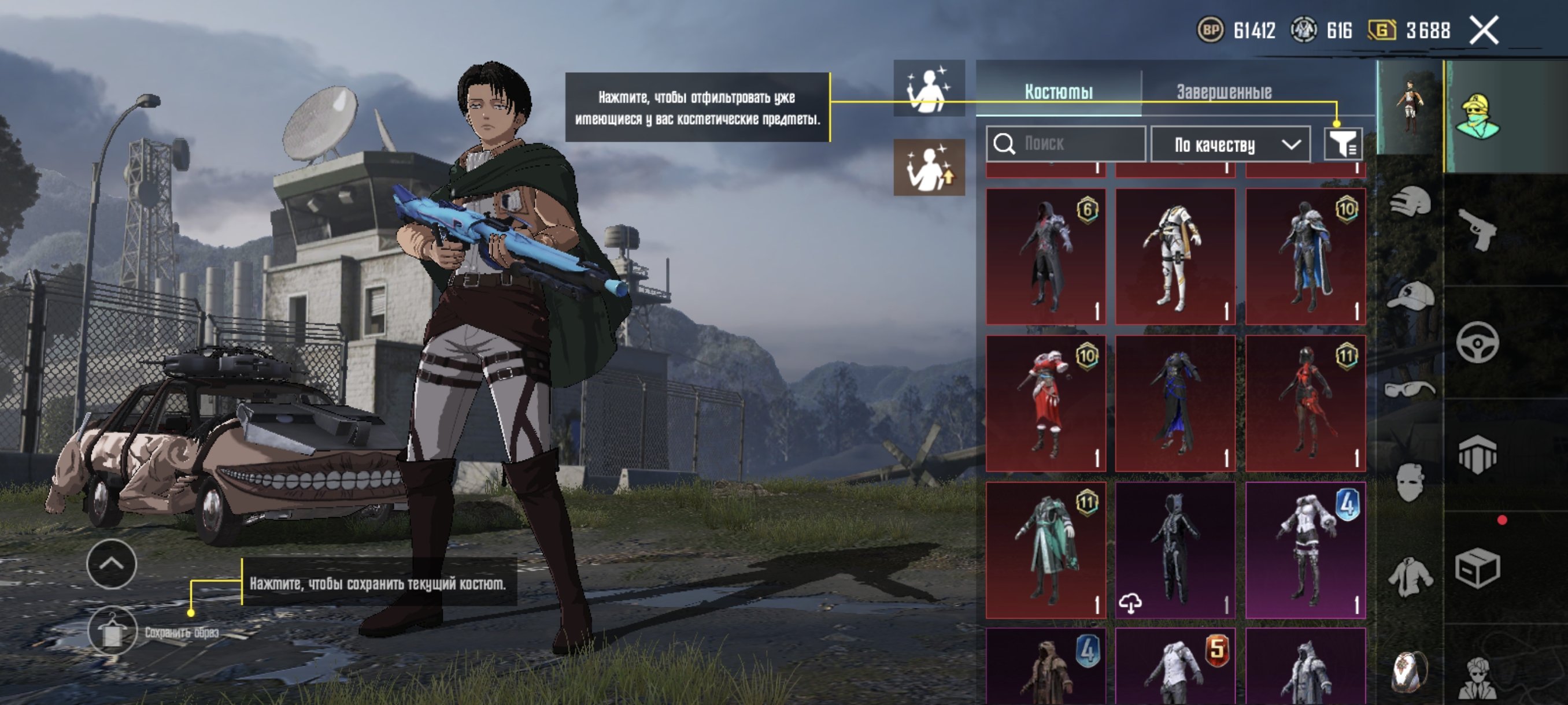The width and height of the screenshot is (1568, 705).
Task: Choose the red Santa-style level 10 costume
Action: [x=1046, y=403]
